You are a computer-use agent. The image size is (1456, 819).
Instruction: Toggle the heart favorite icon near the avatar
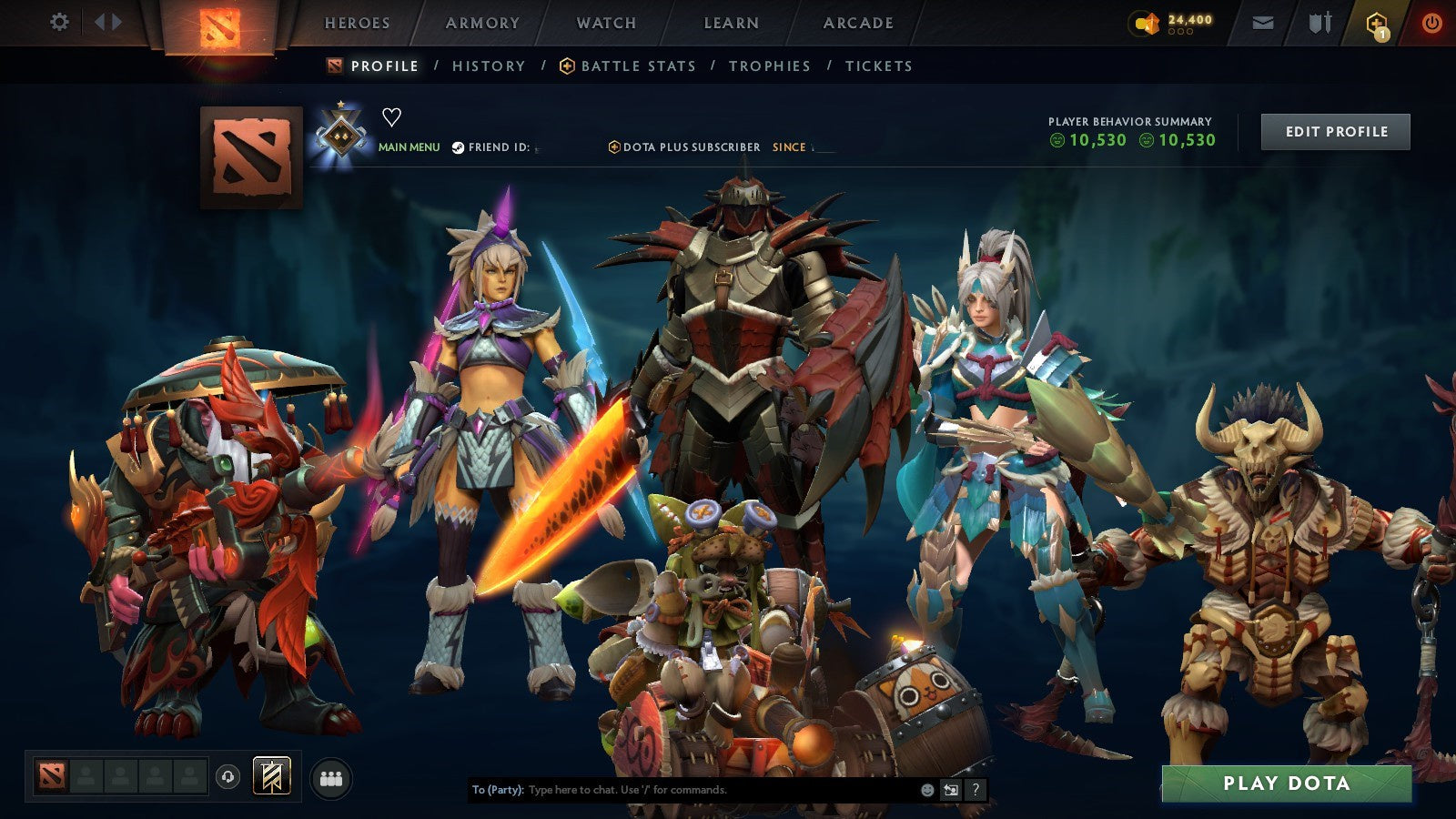[391, 116]
